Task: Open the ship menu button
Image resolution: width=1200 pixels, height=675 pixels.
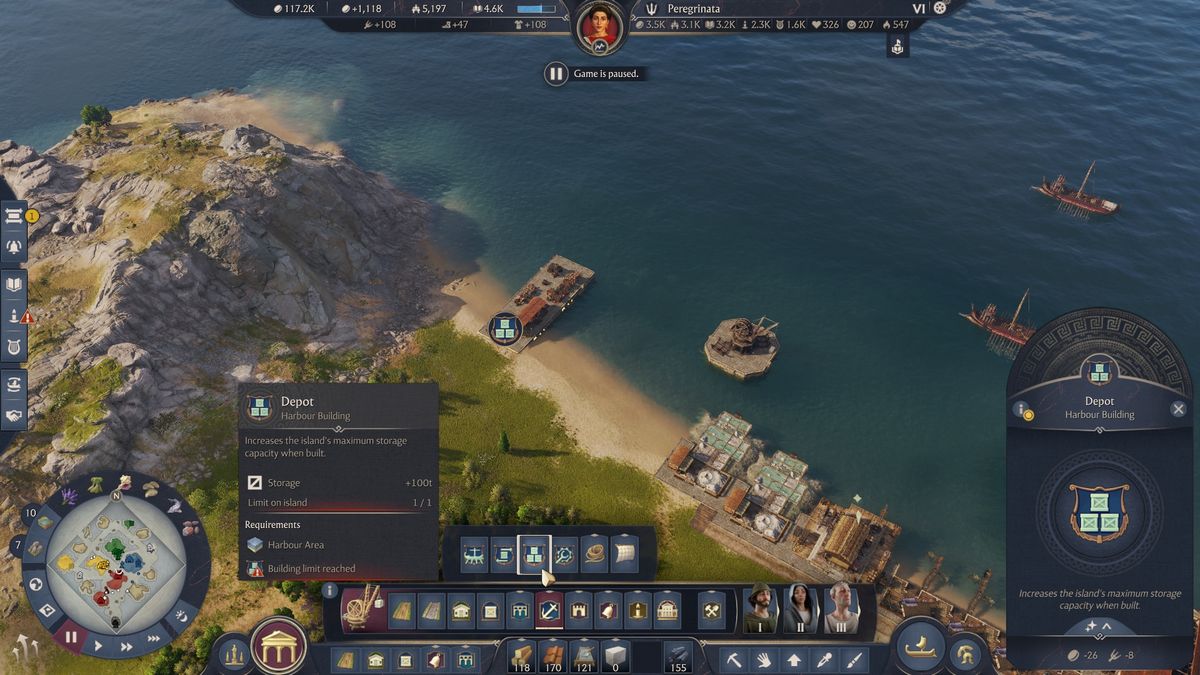Action: pyautogui.click(x=918, y=647)
